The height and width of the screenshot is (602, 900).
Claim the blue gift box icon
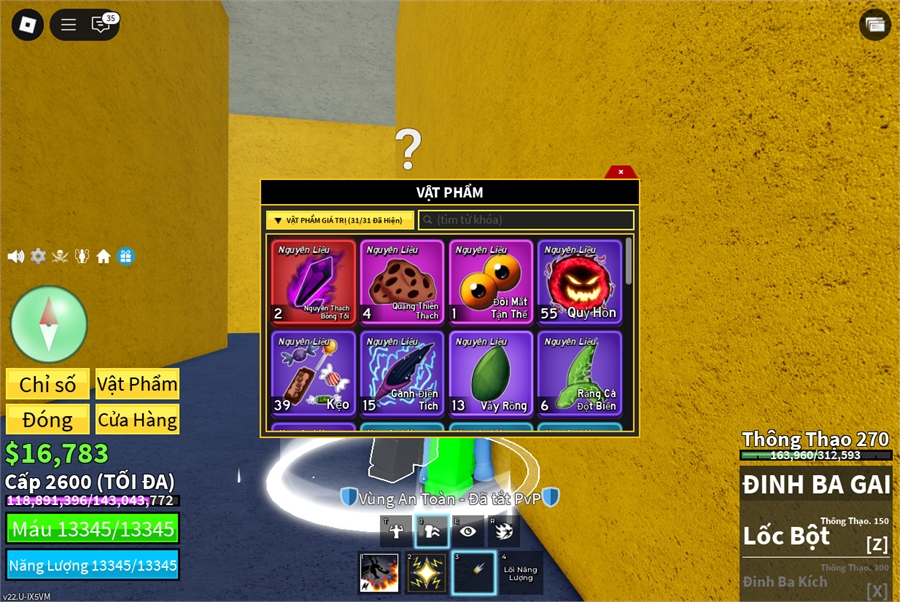[126, 256]
